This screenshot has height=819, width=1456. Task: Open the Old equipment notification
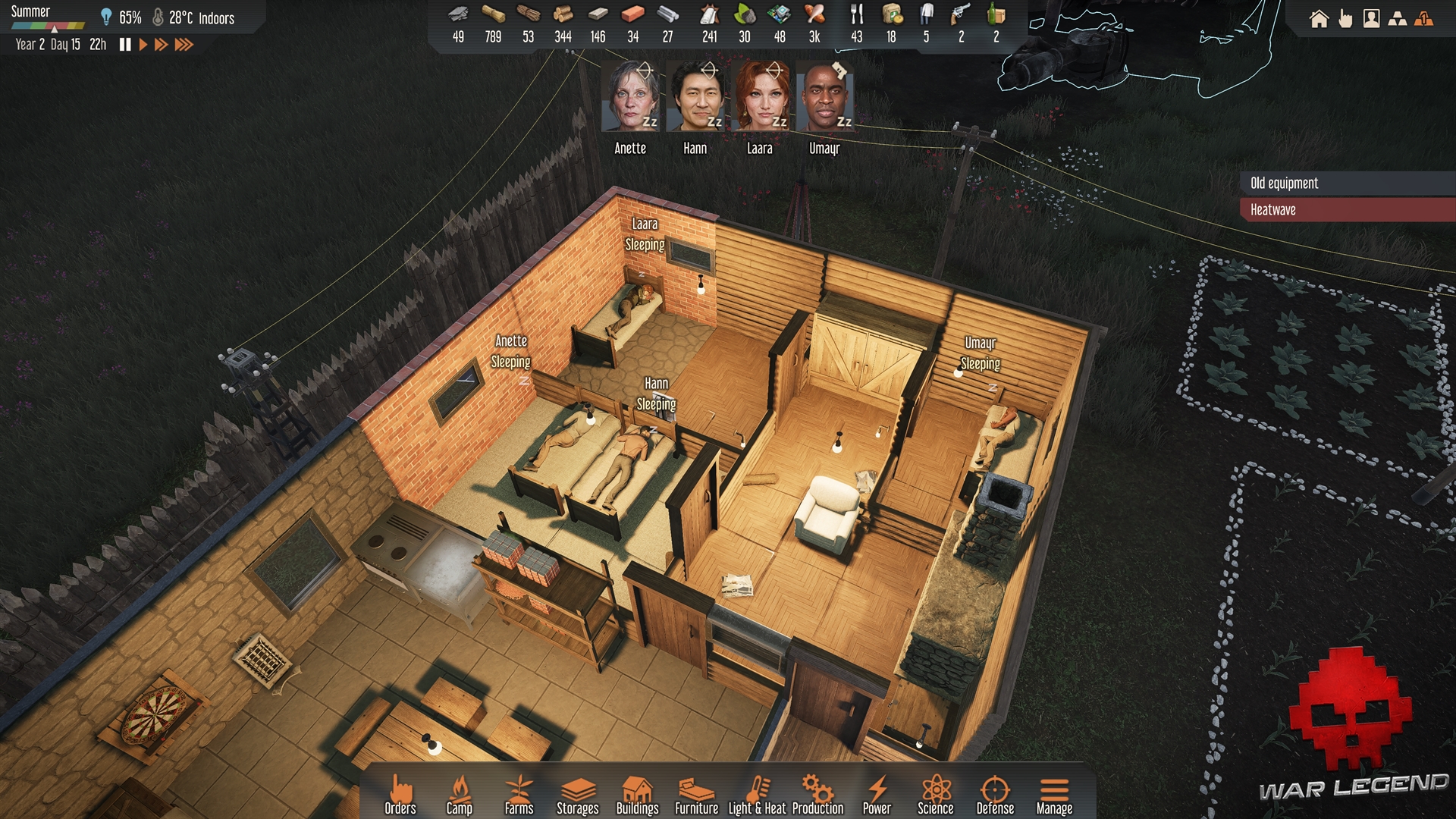pos(1347,183)
